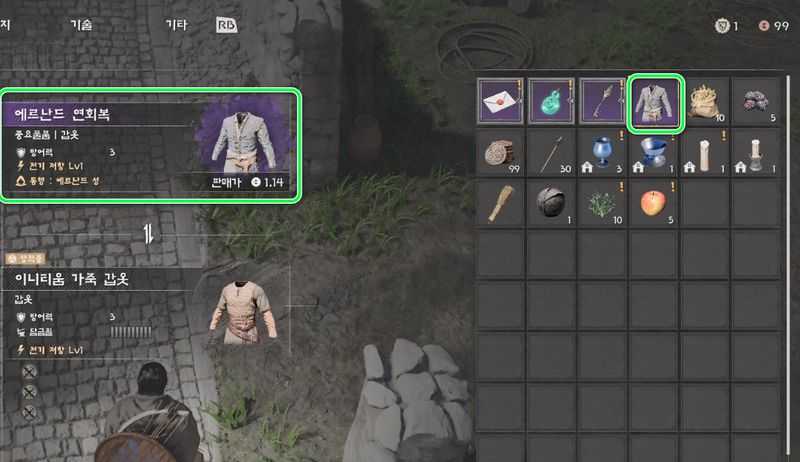Select the dark iron ball slot
The height and width of the screenshot is (462, 800).
[x=553, y=204]
